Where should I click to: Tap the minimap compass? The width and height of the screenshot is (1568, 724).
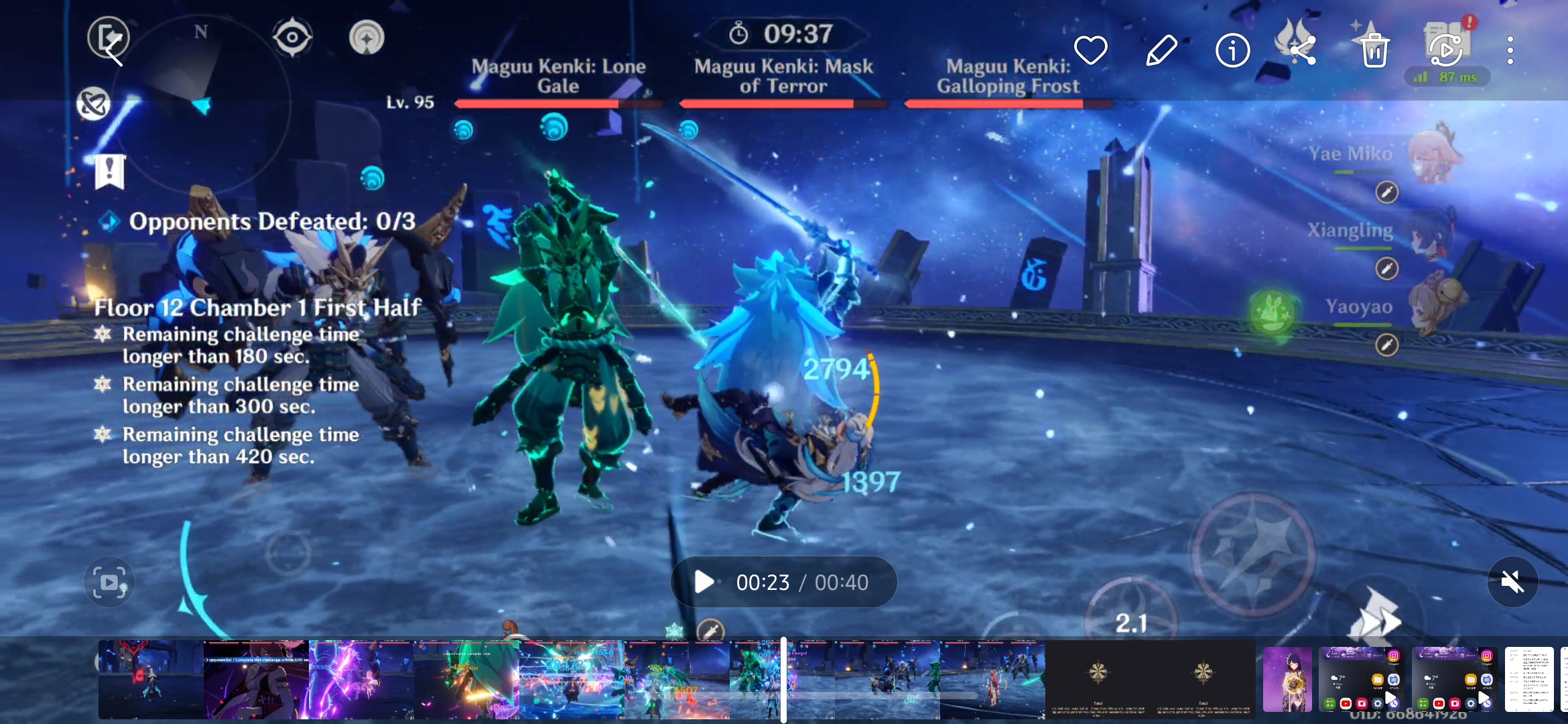(x=202, y=32)
